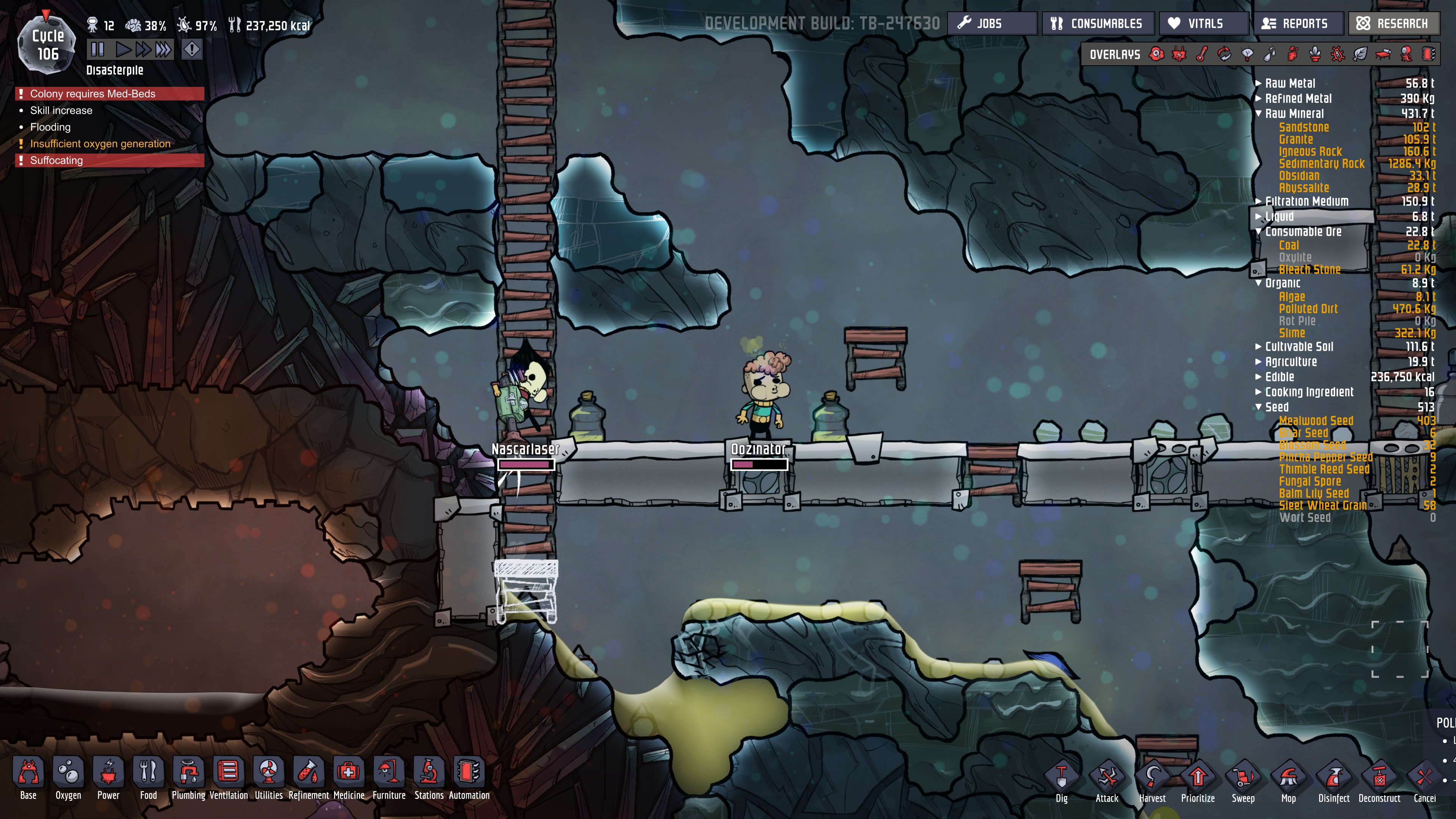Screen dimensions: 1456x819
Task: Open the Automation build category
Action: click(469, 778)
